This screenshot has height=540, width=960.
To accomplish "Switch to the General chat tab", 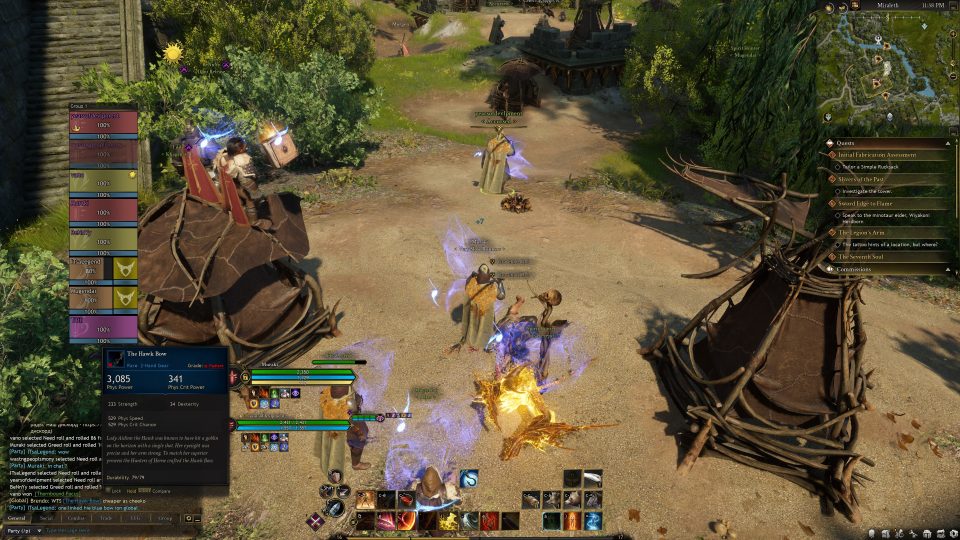I will 17,519.
